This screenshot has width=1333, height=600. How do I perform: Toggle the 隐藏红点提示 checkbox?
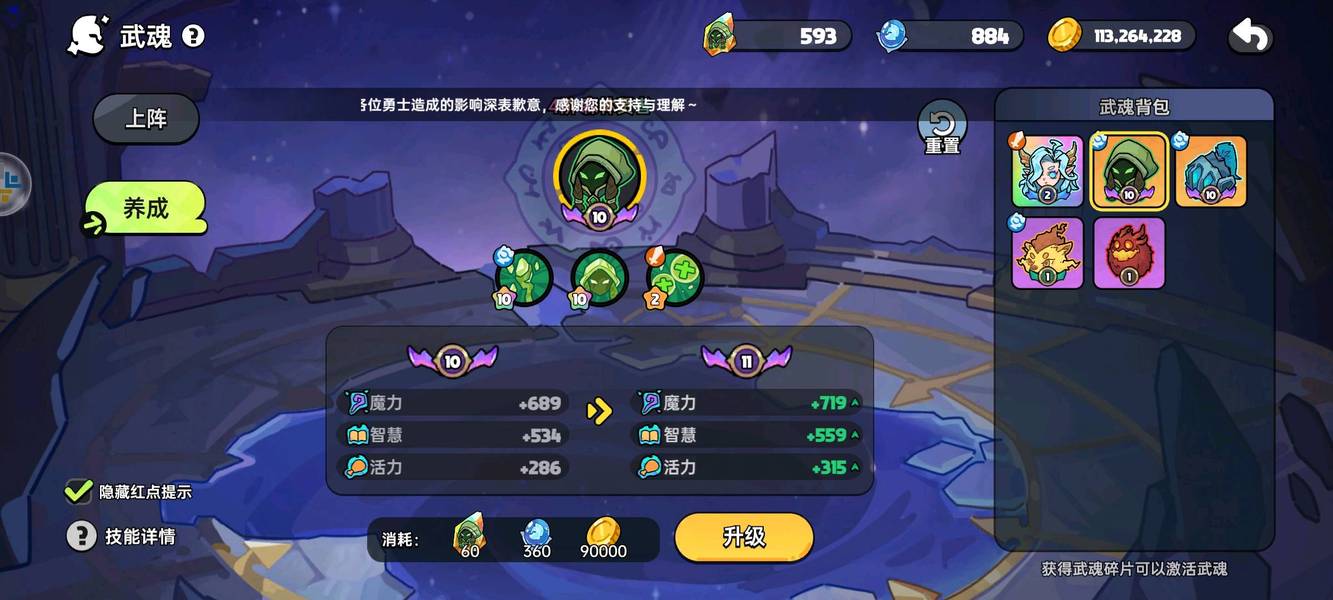(x=78, y=491)
